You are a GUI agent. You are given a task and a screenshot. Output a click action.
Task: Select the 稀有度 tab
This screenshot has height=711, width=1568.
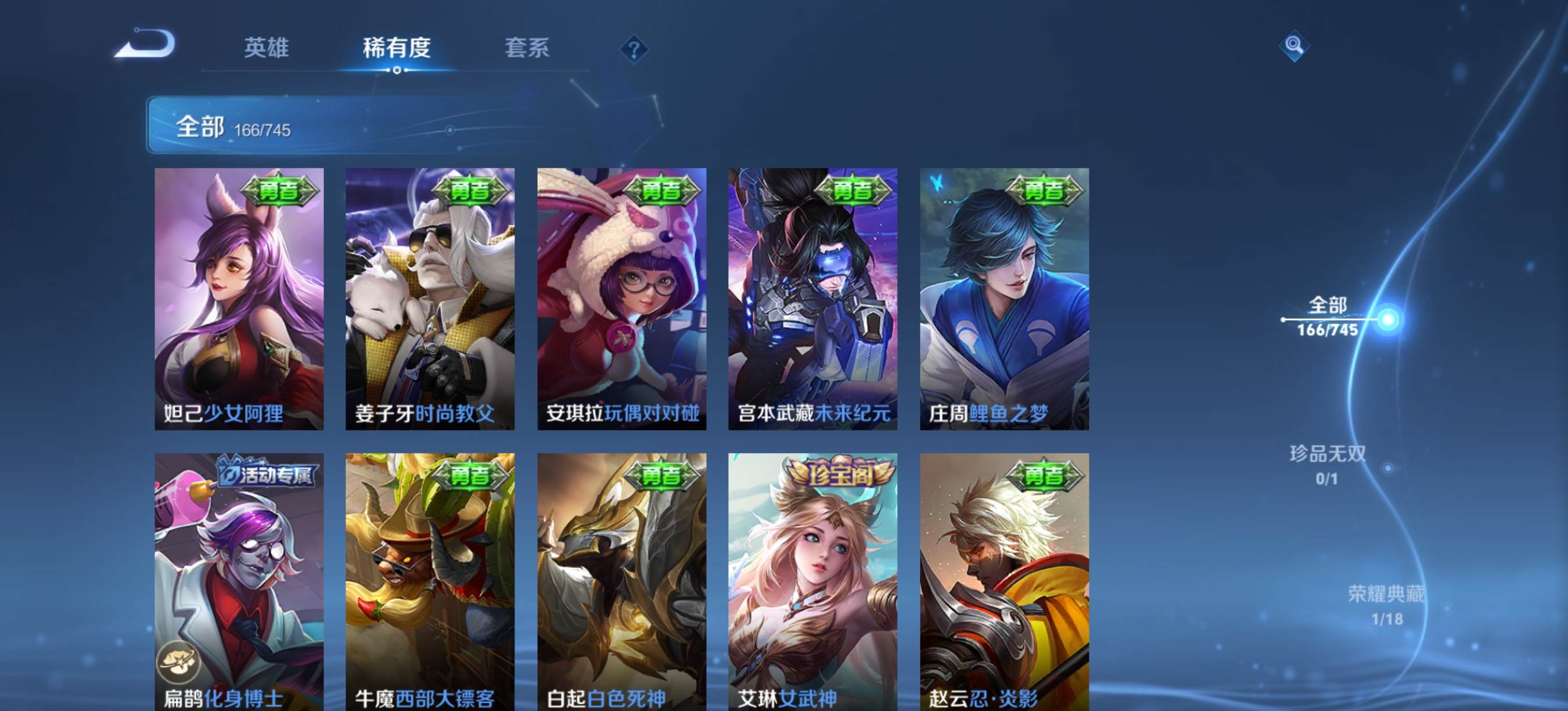tap(397, 48)
